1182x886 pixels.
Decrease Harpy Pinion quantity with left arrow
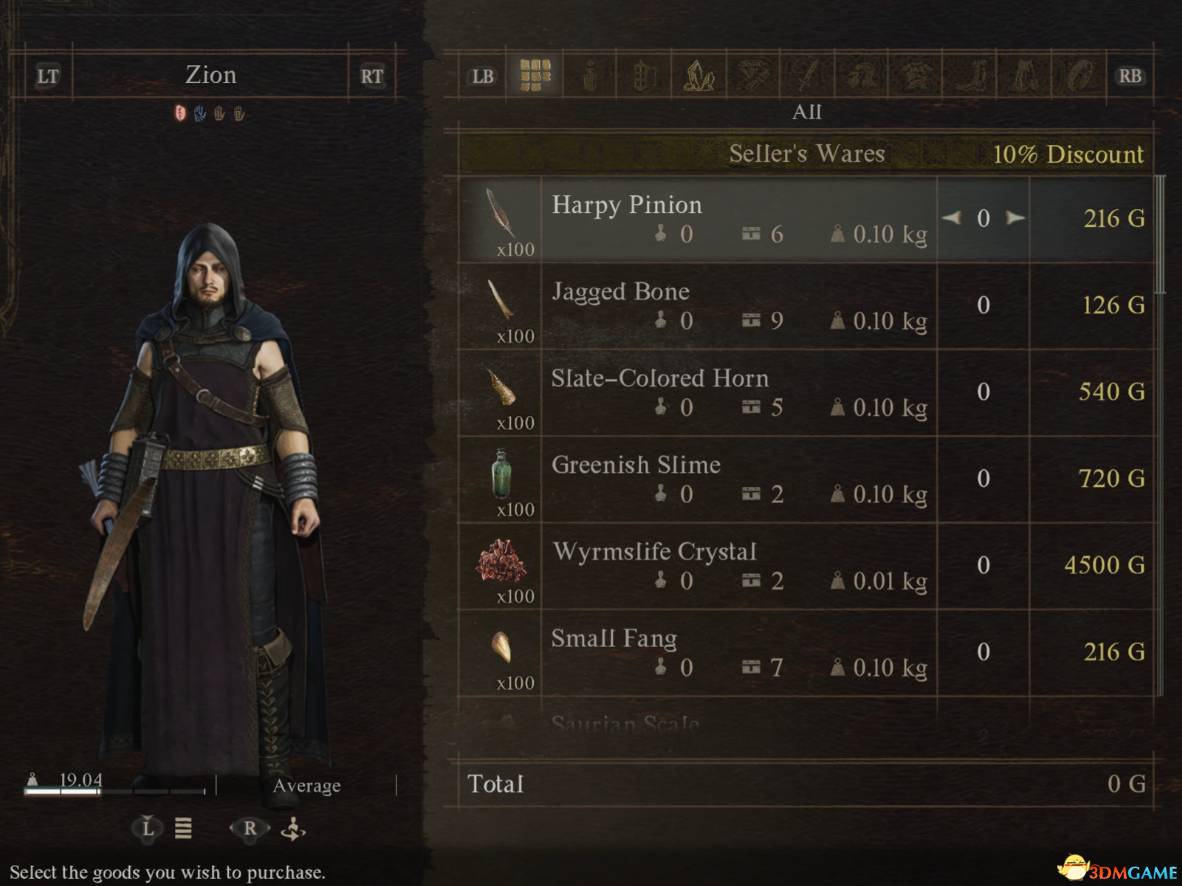point(951,218)
